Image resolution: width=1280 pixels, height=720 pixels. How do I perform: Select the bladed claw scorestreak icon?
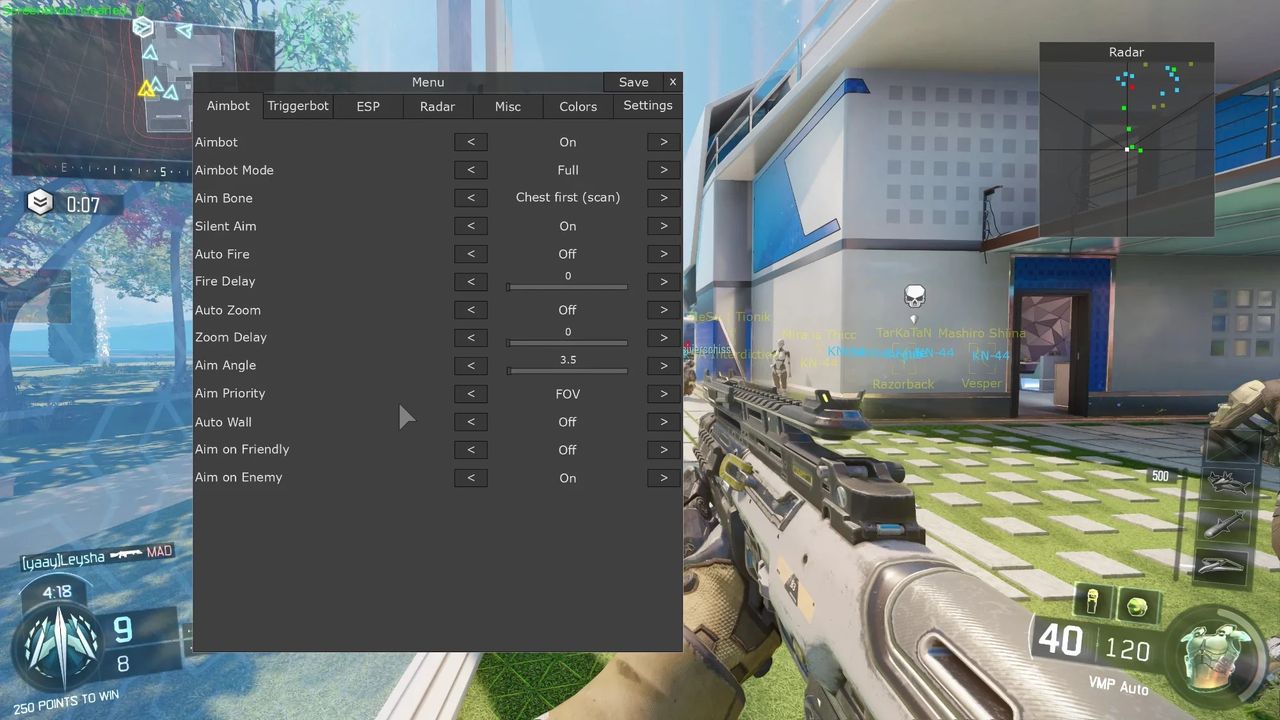1222,565
